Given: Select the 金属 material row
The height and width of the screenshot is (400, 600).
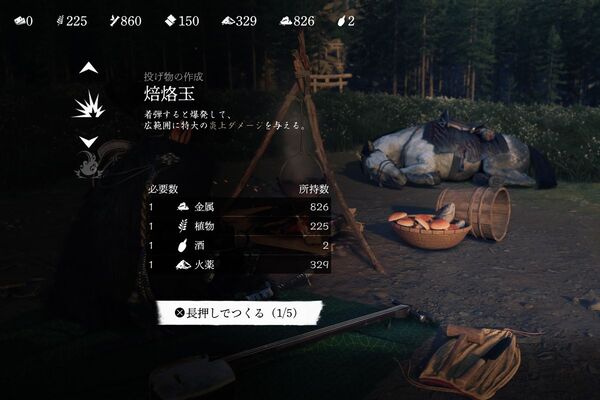Looking at the screenshot, I should coord(238,206).
